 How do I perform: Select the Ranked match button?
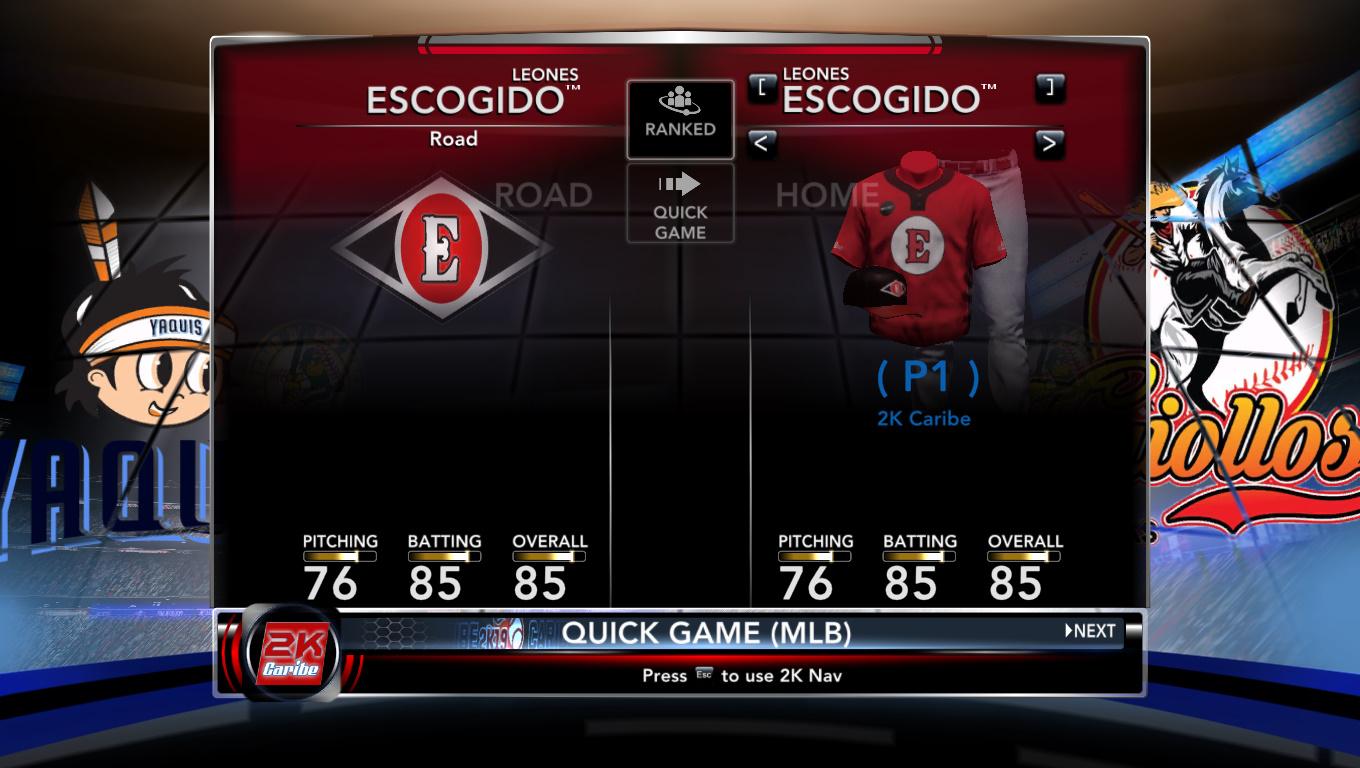pos(680,119)
